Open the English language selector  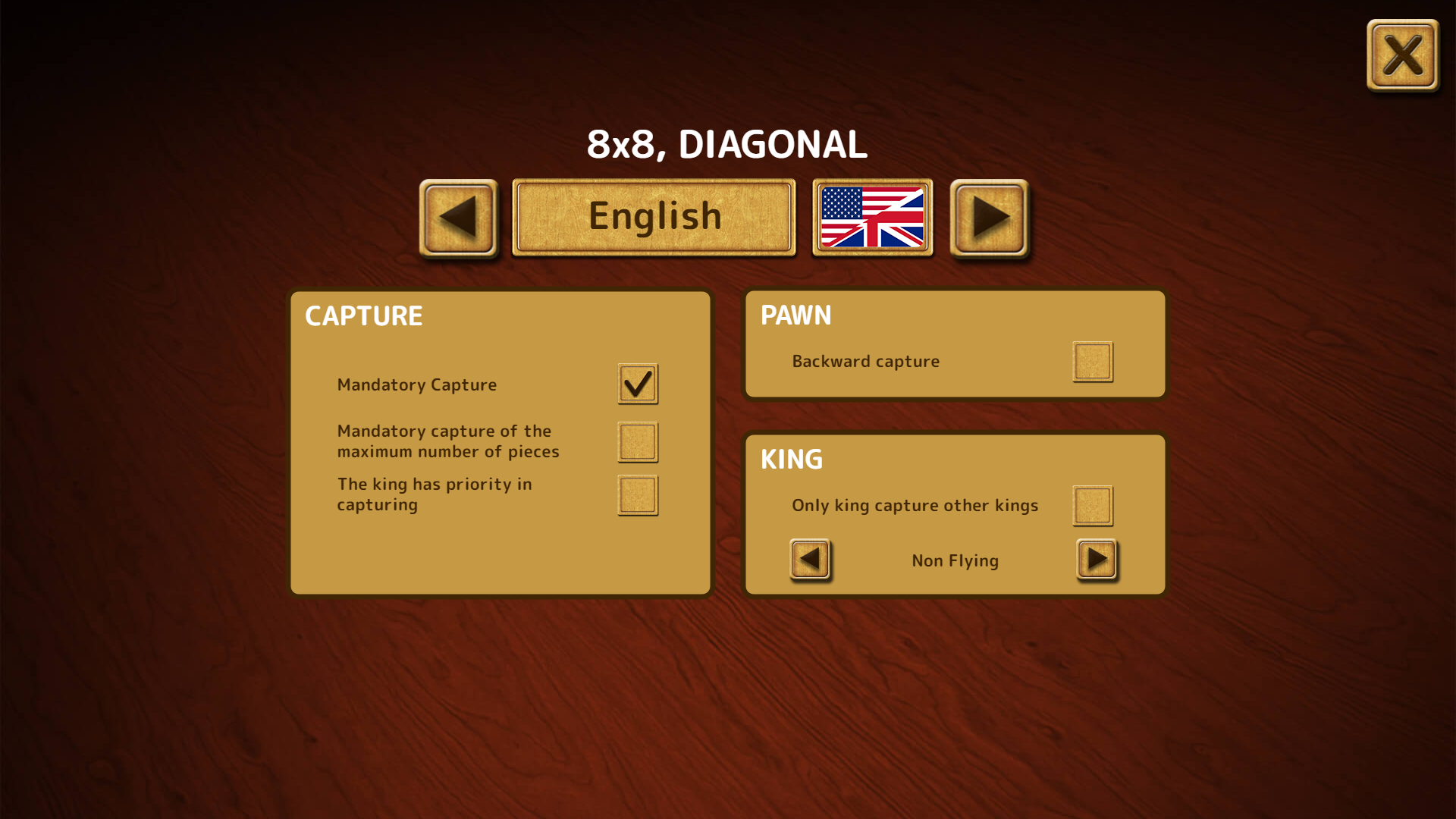pyautogui.click(x=653, y=215)
